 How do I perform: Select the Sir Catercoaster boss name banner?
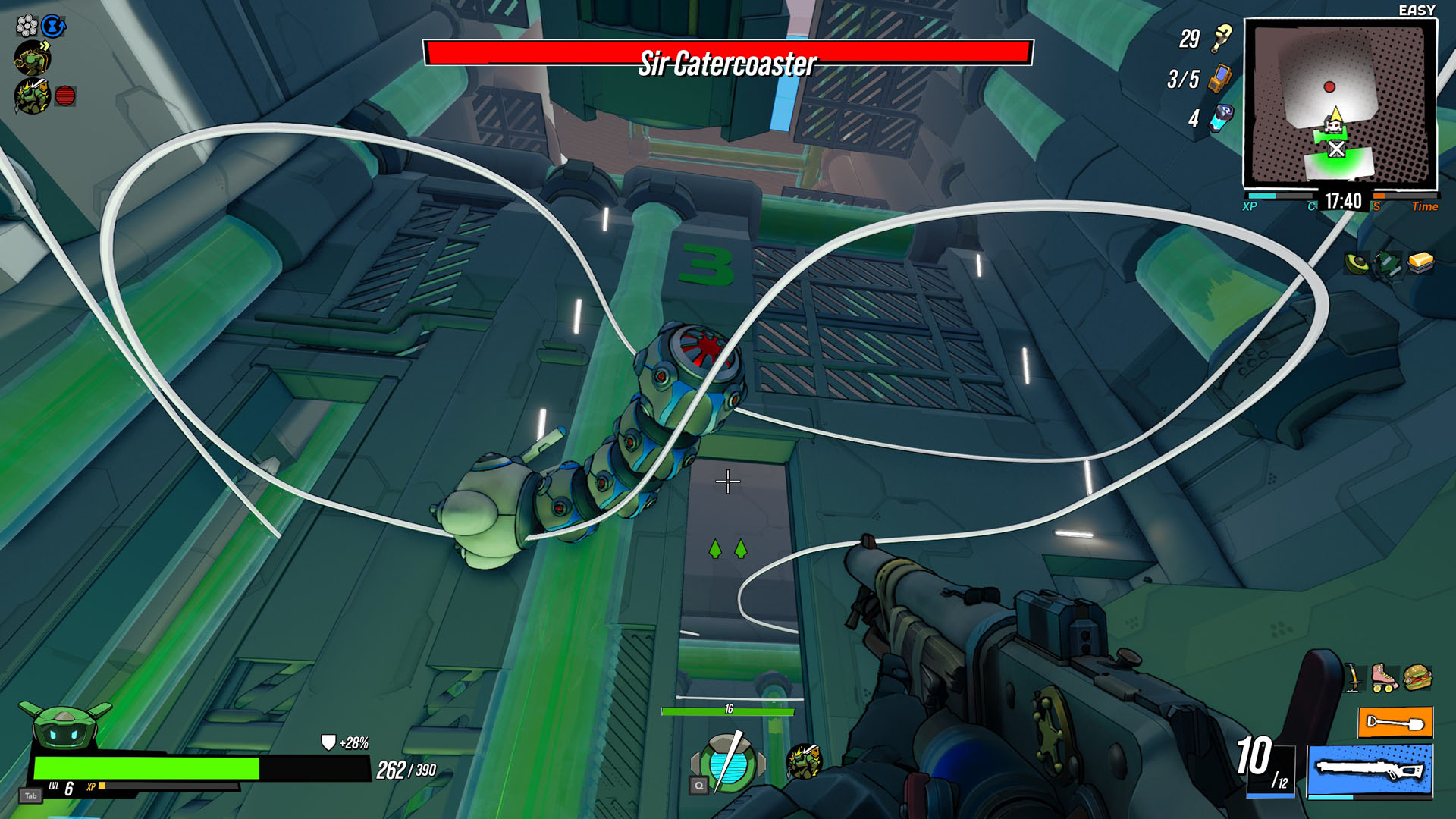pos(728,62)
